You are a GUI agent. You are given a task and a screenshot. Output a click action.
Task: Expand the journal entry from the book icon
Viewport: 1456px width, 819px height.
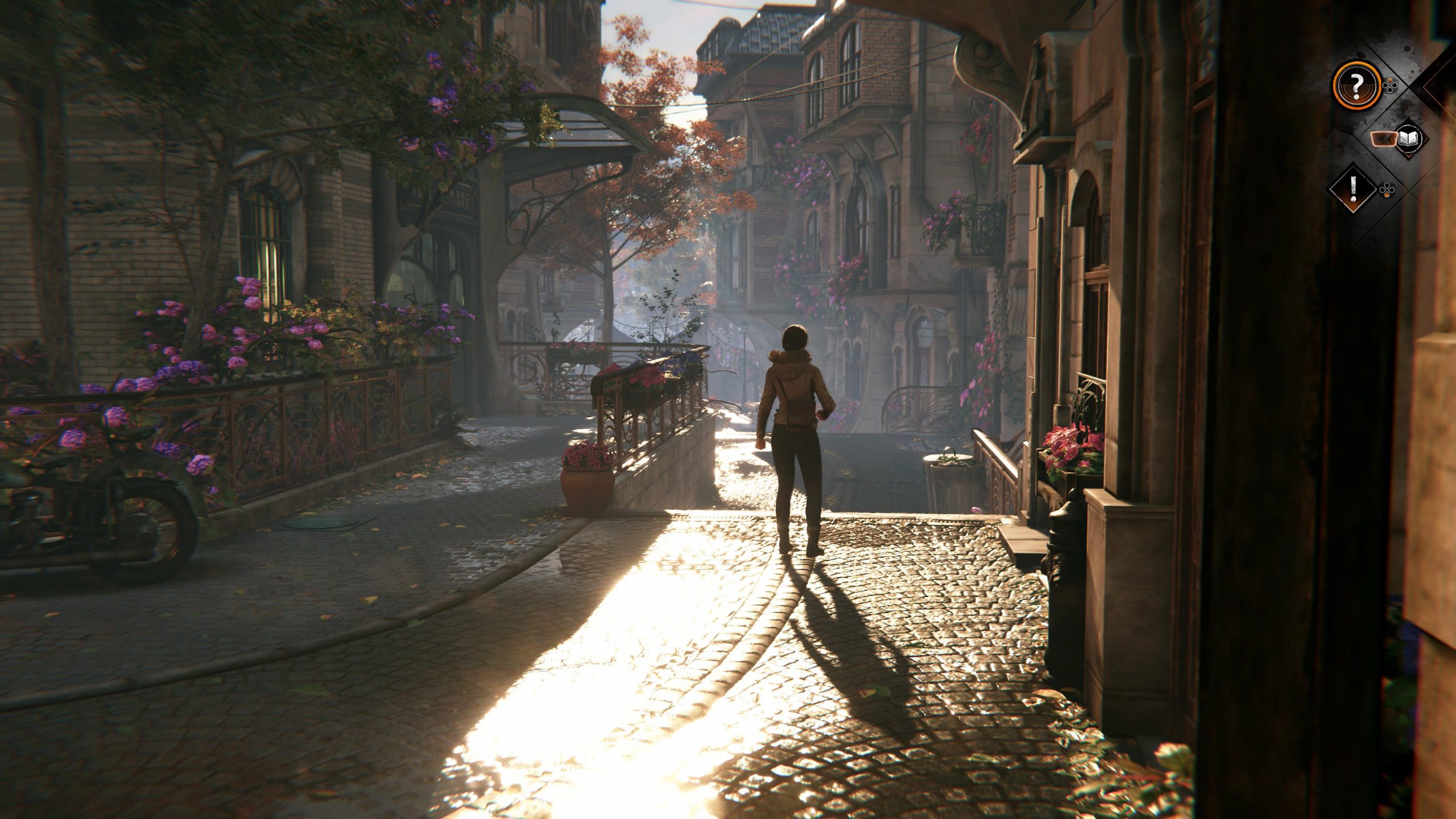pyautogui.click(x=1408, y=138)
